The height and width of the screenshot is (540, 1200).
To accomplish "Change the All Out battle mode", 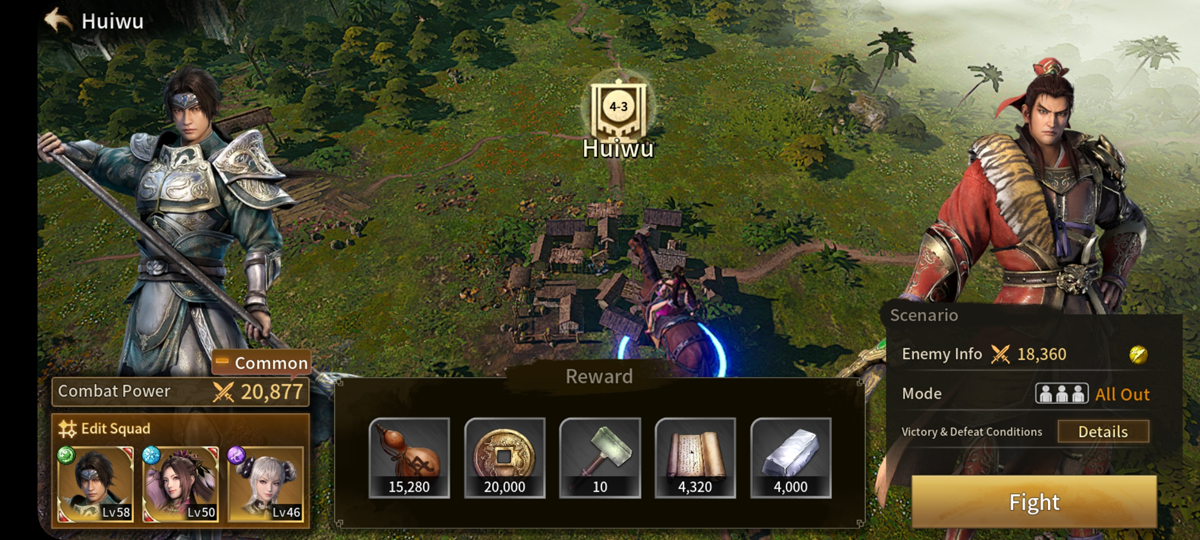I will pyautogui.click(x=1093, y=394).
